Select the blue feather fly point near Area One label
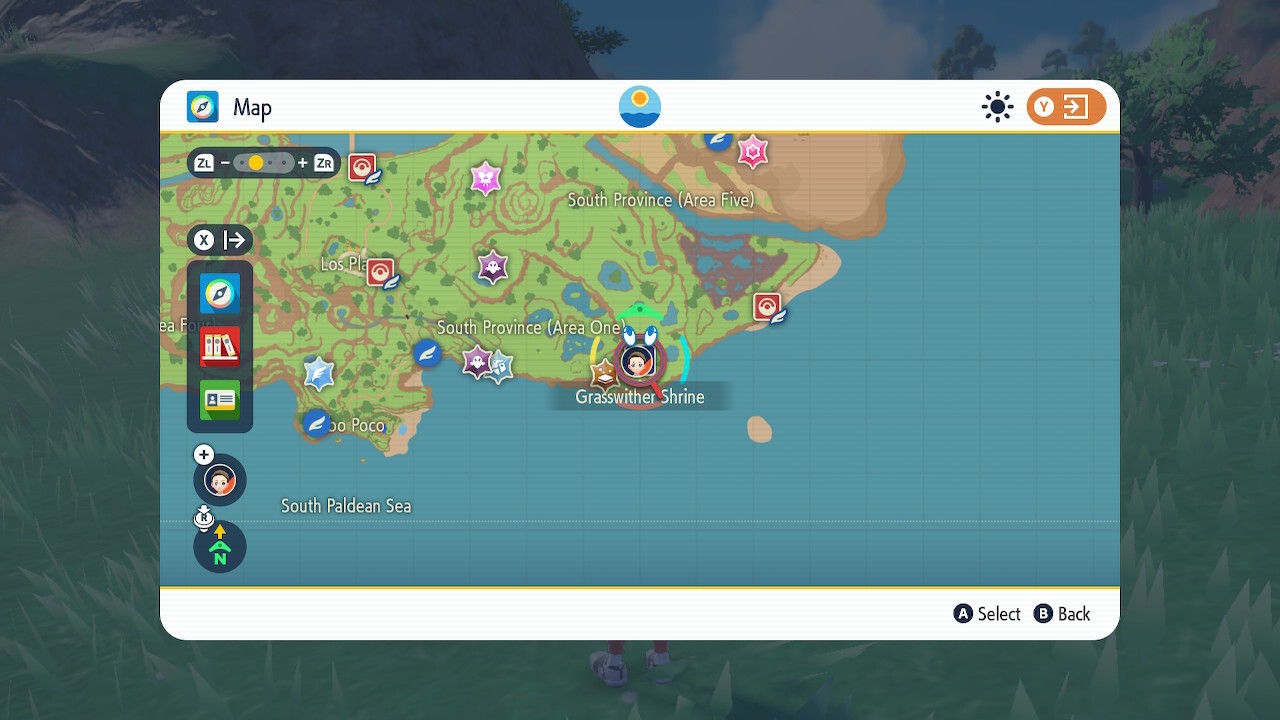 (428, 353)
